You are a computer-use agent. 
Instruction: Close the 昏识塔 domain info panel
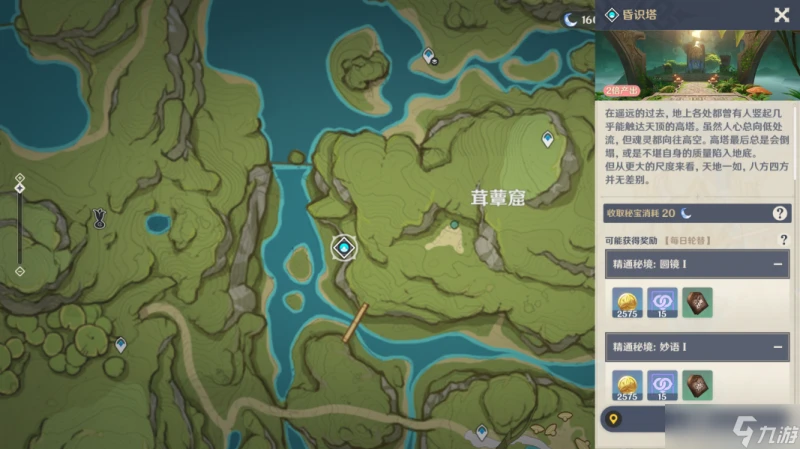pos(781,15)
